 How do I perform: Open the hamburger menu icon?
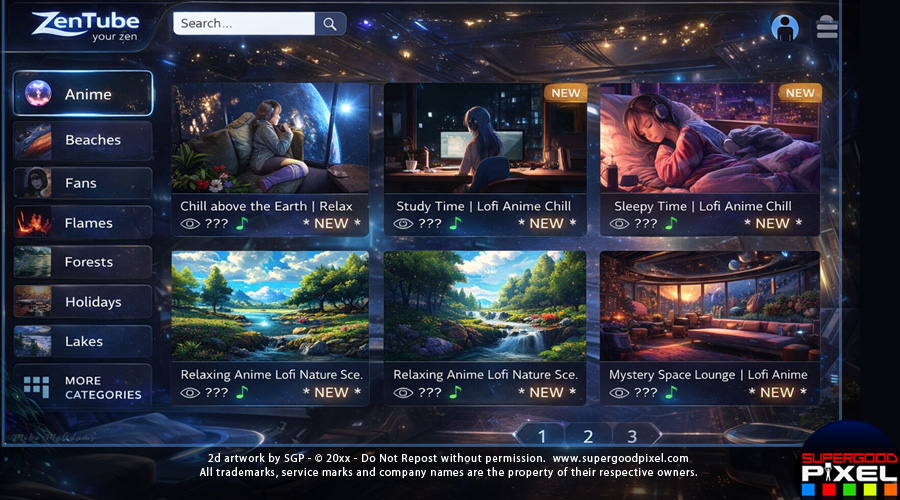click(x=827, y=27)
